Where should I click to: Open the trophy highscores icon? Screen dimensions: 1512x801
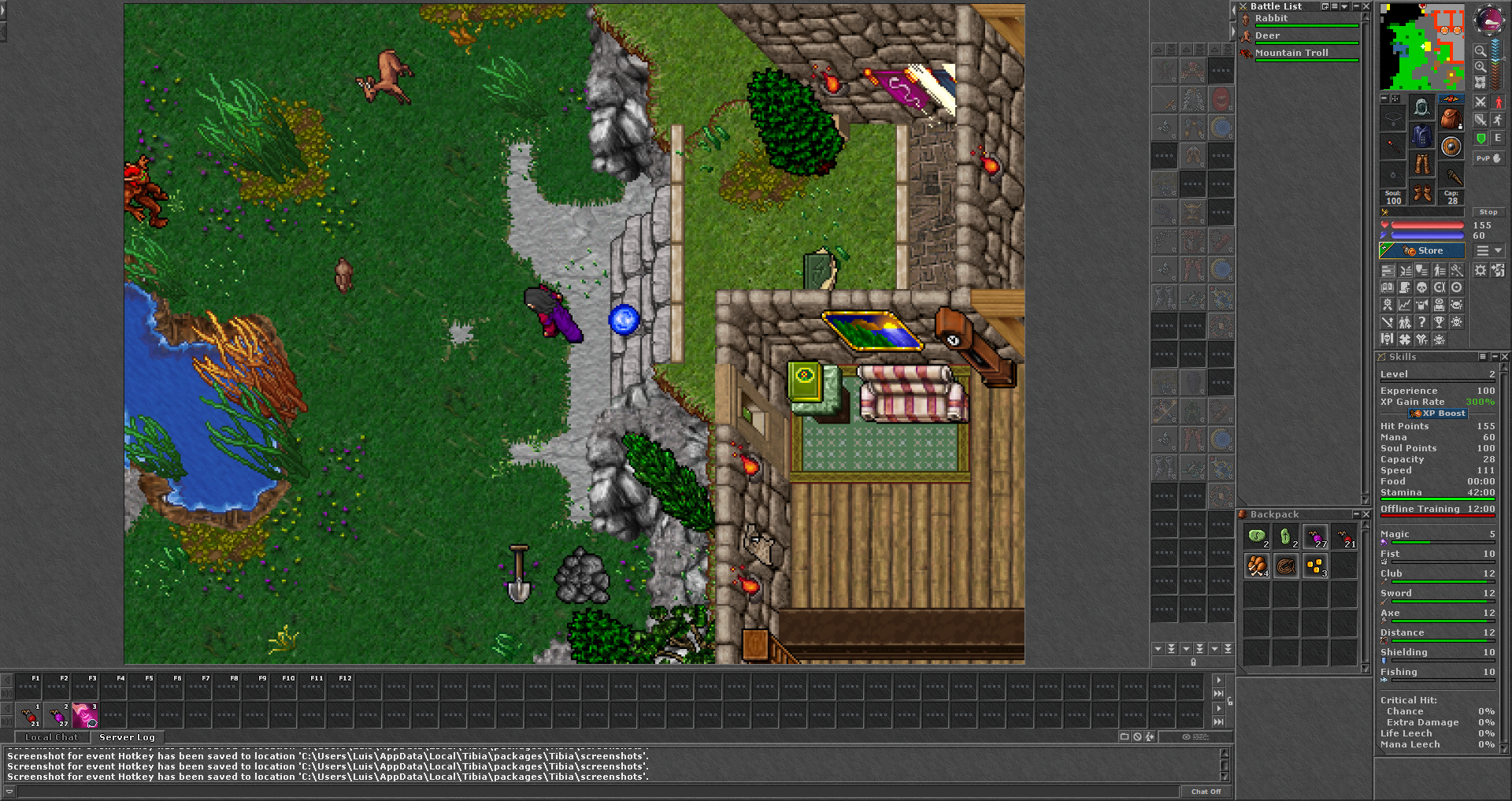(1440, 322)
